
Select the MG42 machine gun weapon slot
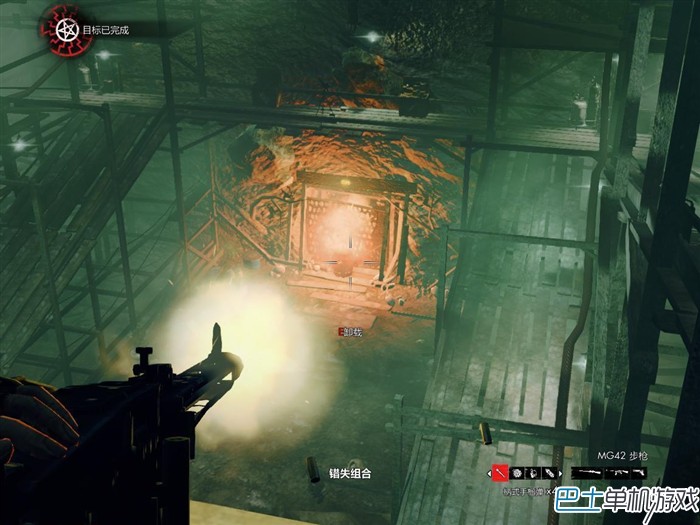617,472
